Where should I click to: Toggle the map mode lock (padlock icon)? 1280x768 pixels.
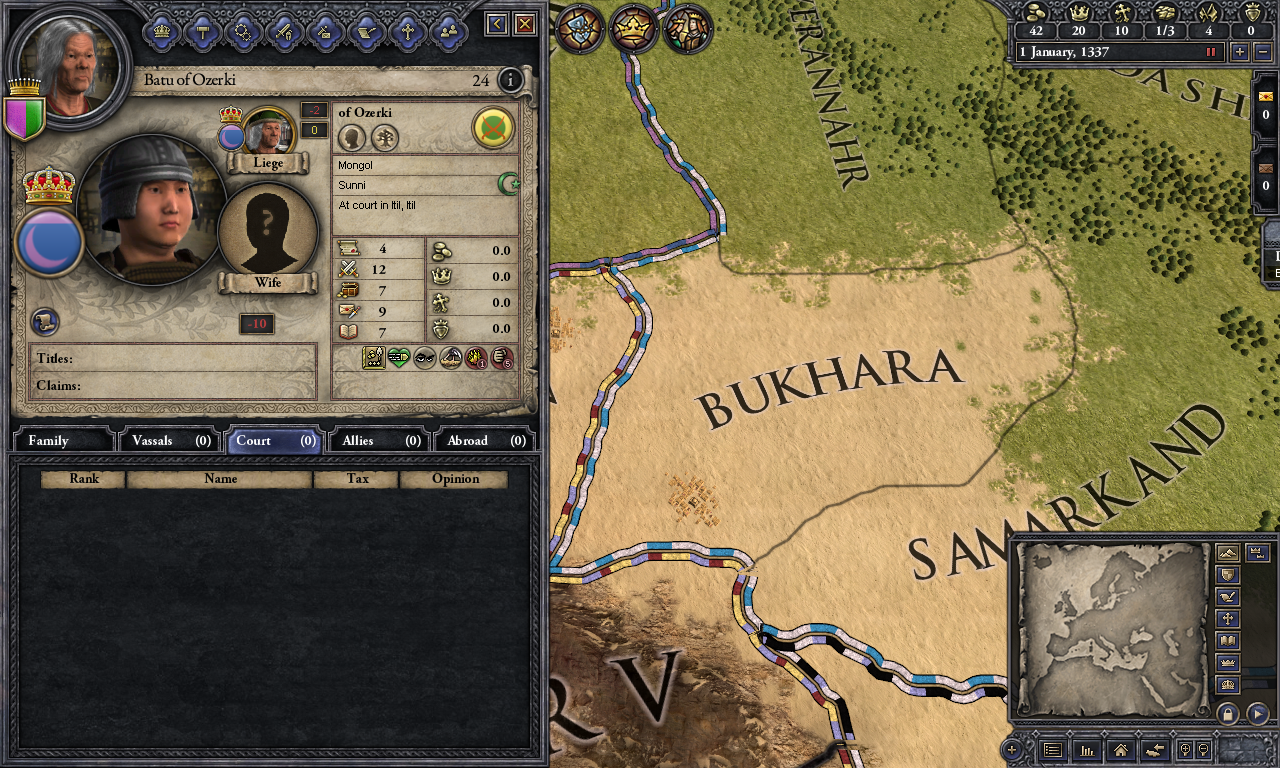[1227, 712]
